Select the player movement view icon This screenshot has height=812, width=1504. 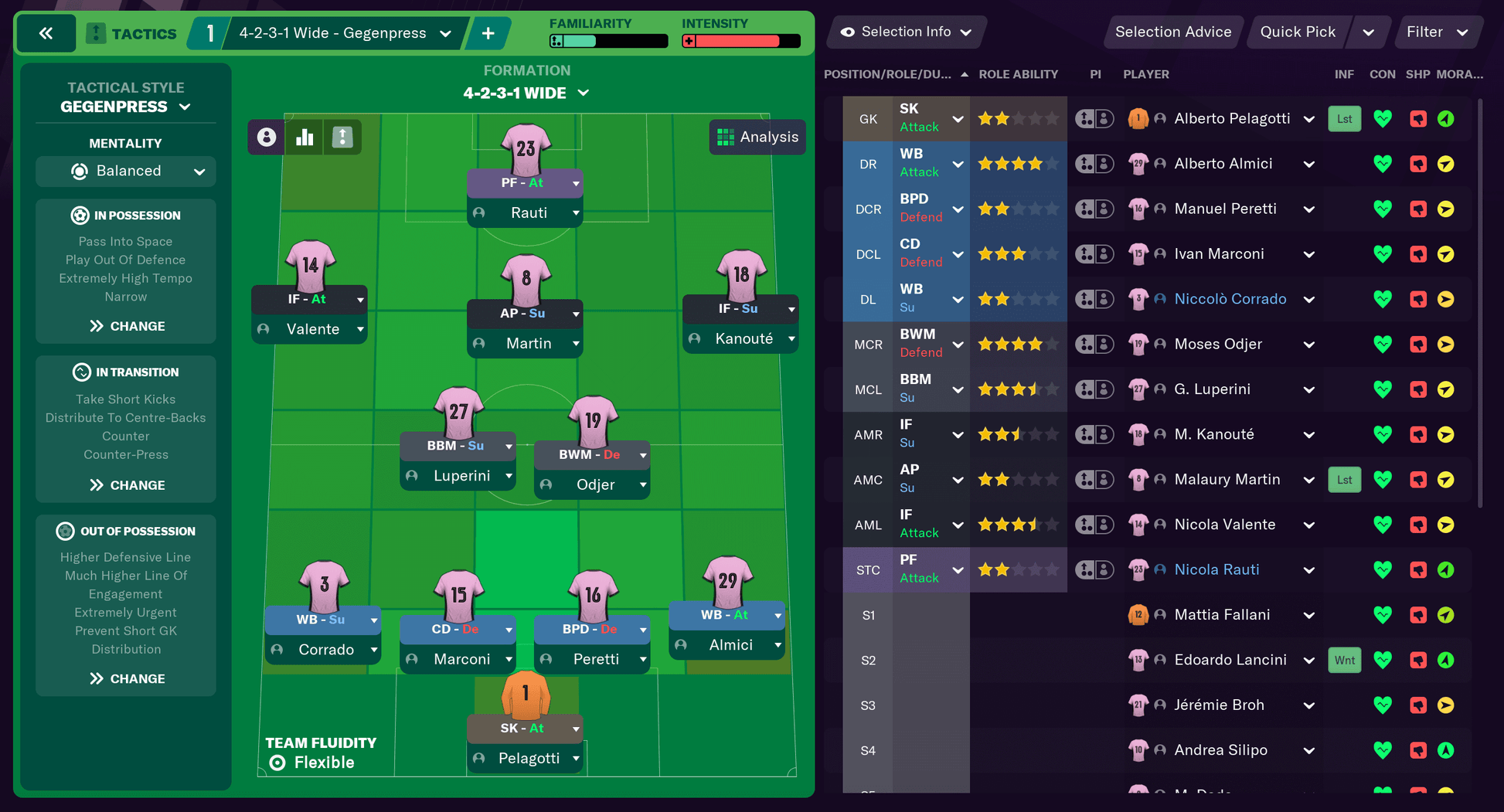[x=342, y=137]
